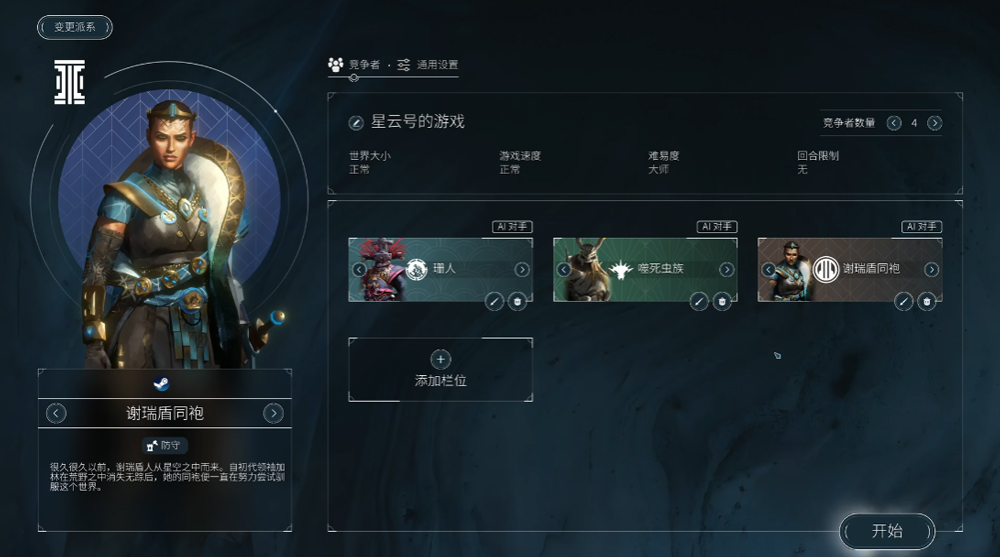Delete the 珊人 AI opponent
The image size is (1000, 557).
click(517, 301)
